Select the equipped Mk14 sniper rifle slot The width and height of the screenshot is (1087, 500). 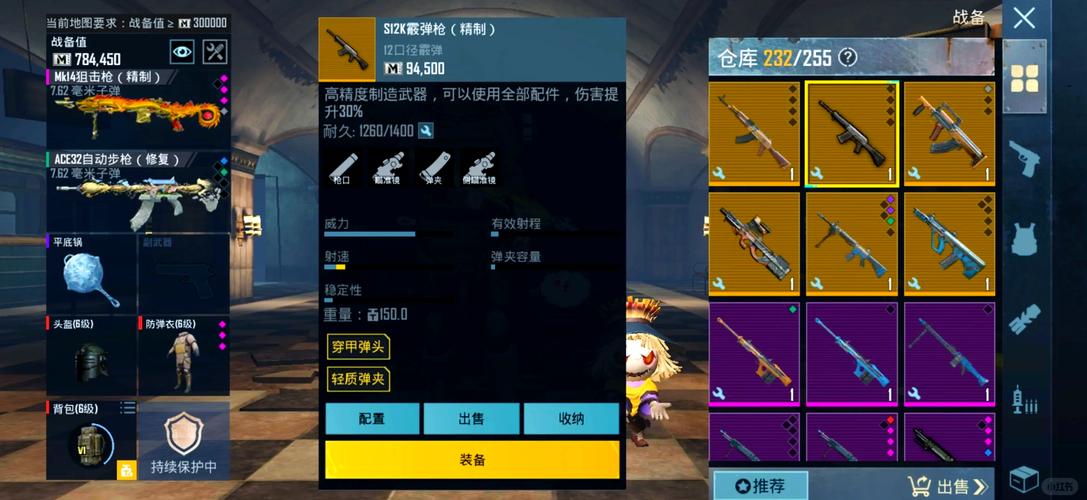(x=136, y=108)
